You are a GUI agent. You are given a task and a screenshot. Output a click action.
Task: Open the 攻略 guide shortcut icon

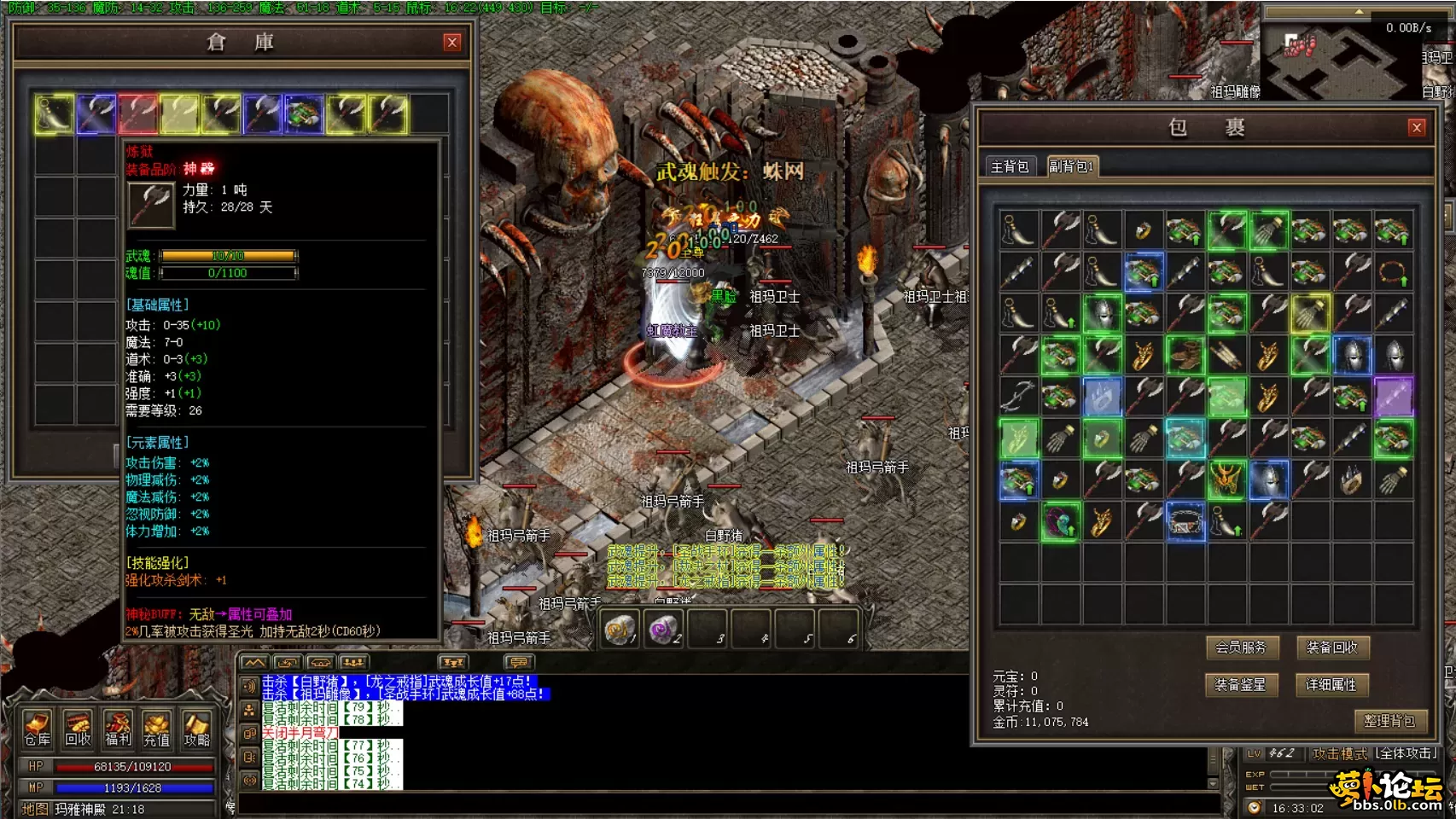click(x=196, y=729)
